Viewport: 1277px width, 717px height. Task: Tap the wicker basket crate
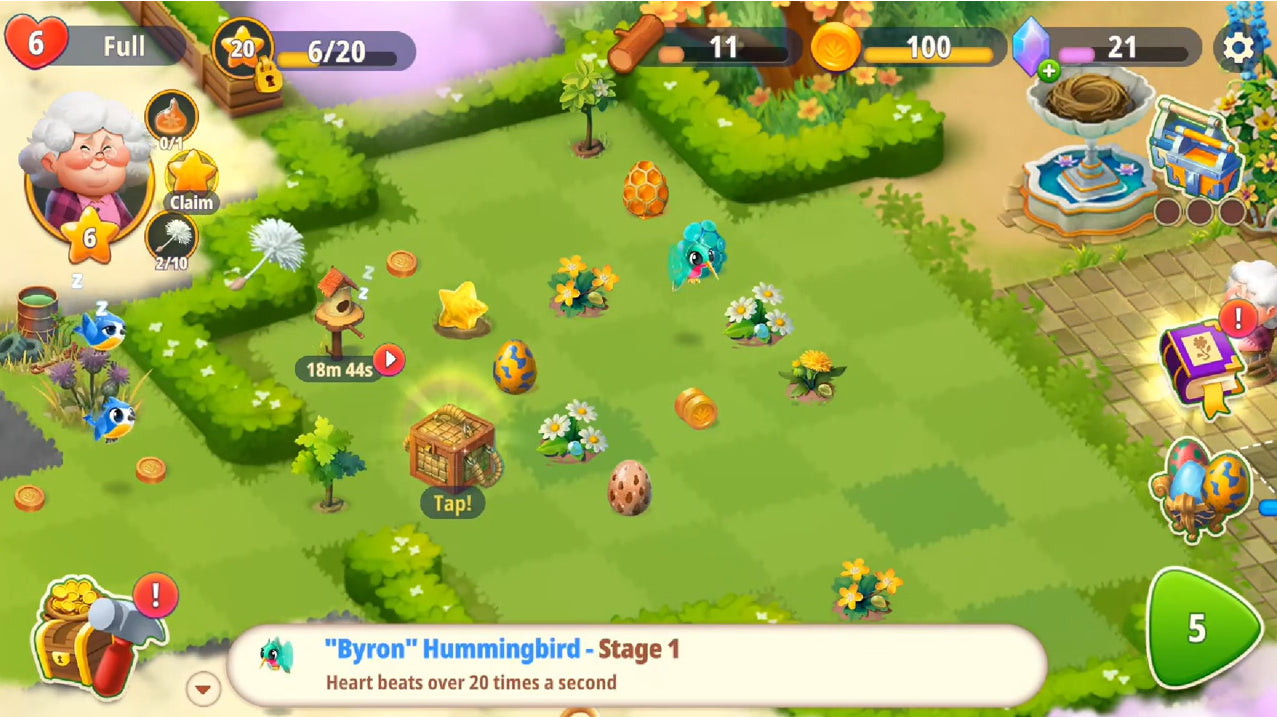click(x=451, y=447)
